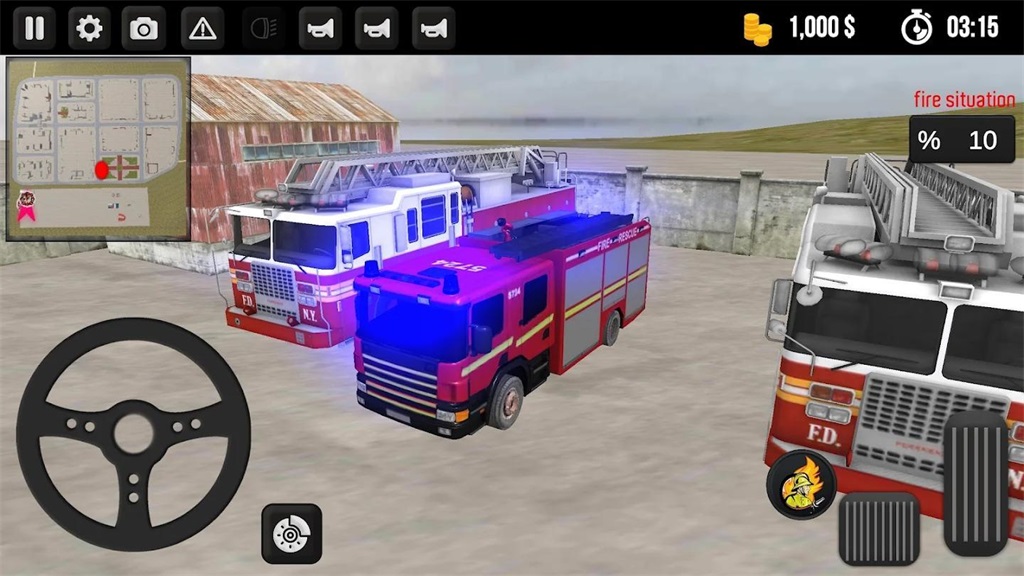This screenshot has width=1024, height=576.
Task: Step on the tall accelerator pedal
Action: pos(975,483)
